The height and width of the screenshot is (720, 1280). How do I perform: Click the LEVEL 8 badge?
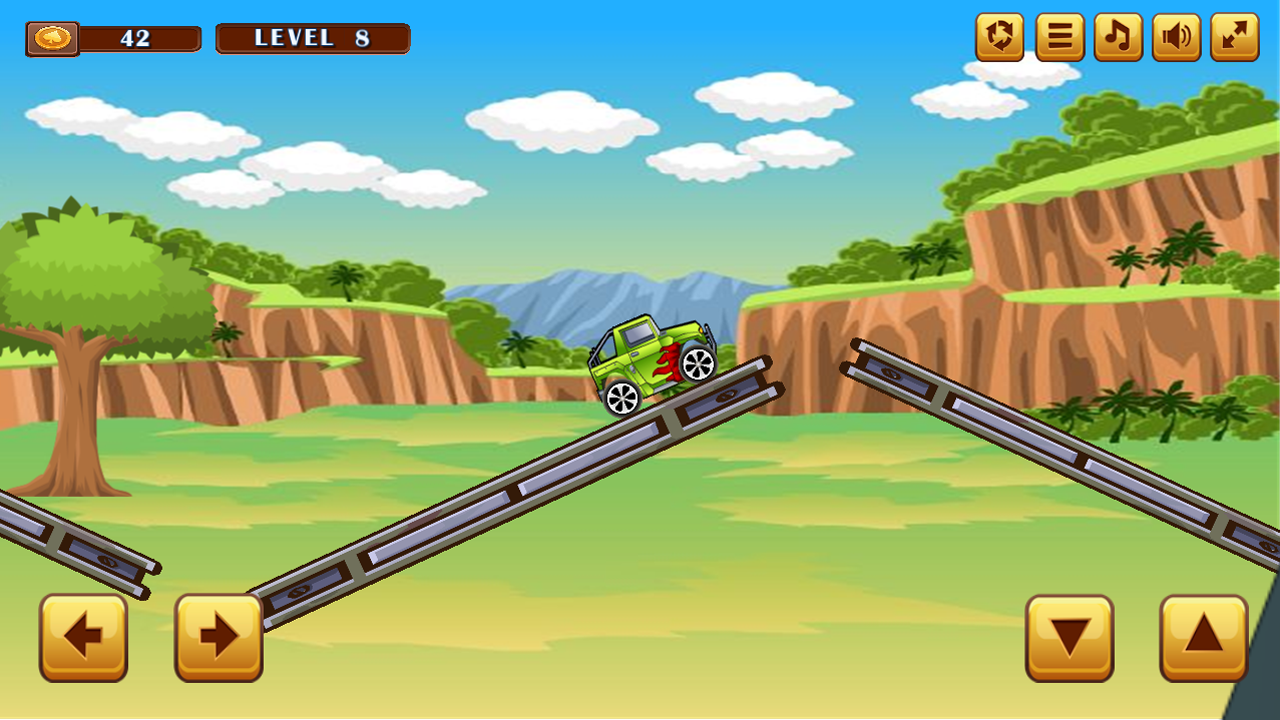point(312,38)
